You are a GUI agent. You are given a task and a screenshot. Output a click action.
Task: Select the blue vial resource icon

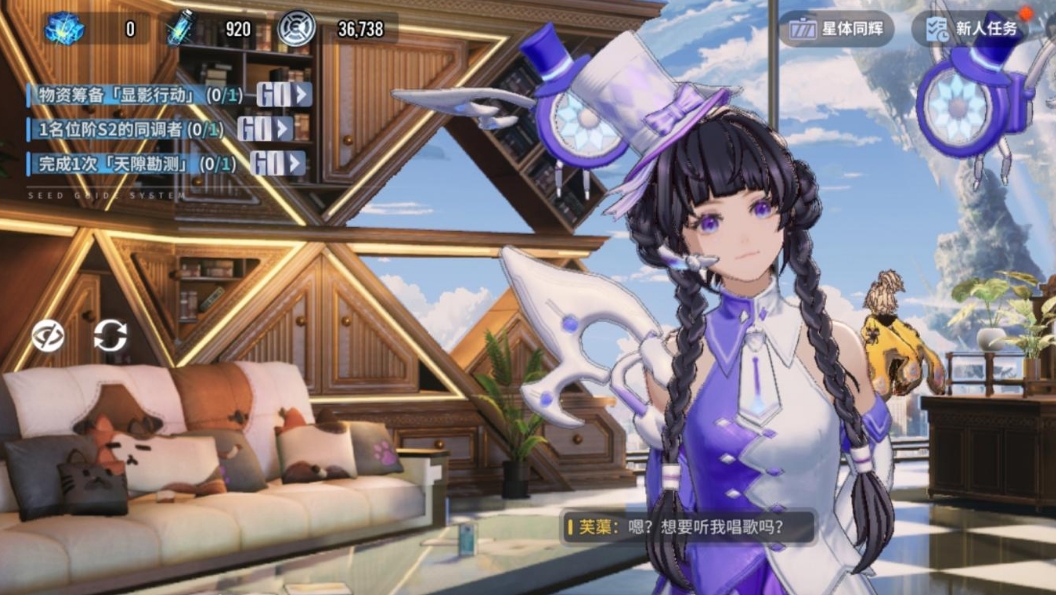(181, 28)
